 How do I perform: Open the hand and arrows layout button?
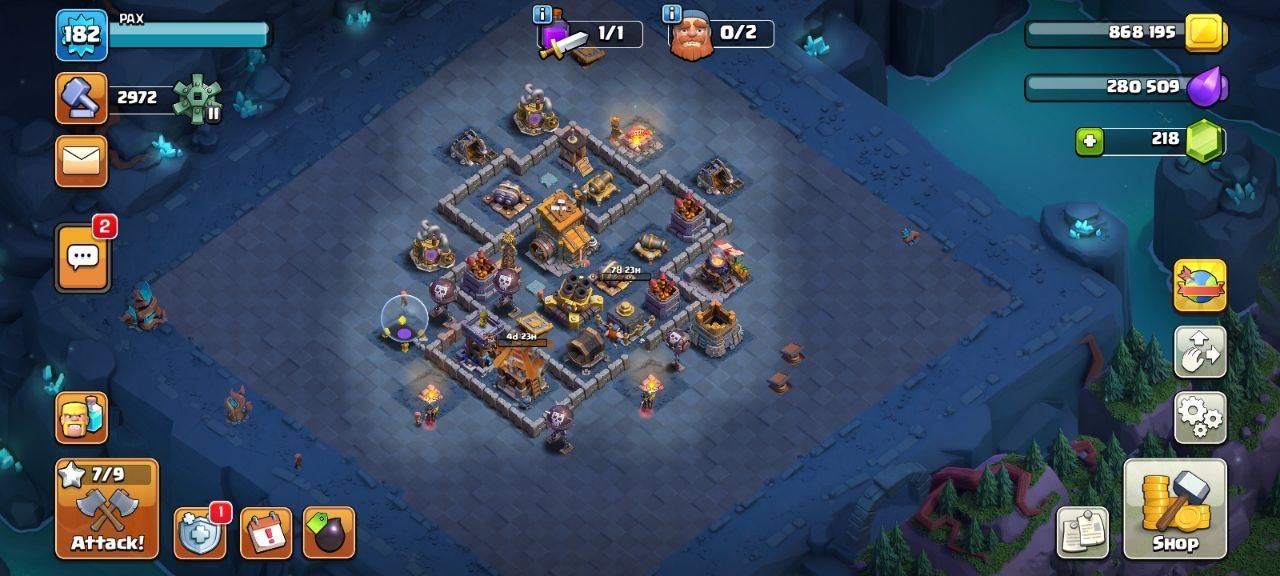pyautogui.click(x=1200, y=351)
